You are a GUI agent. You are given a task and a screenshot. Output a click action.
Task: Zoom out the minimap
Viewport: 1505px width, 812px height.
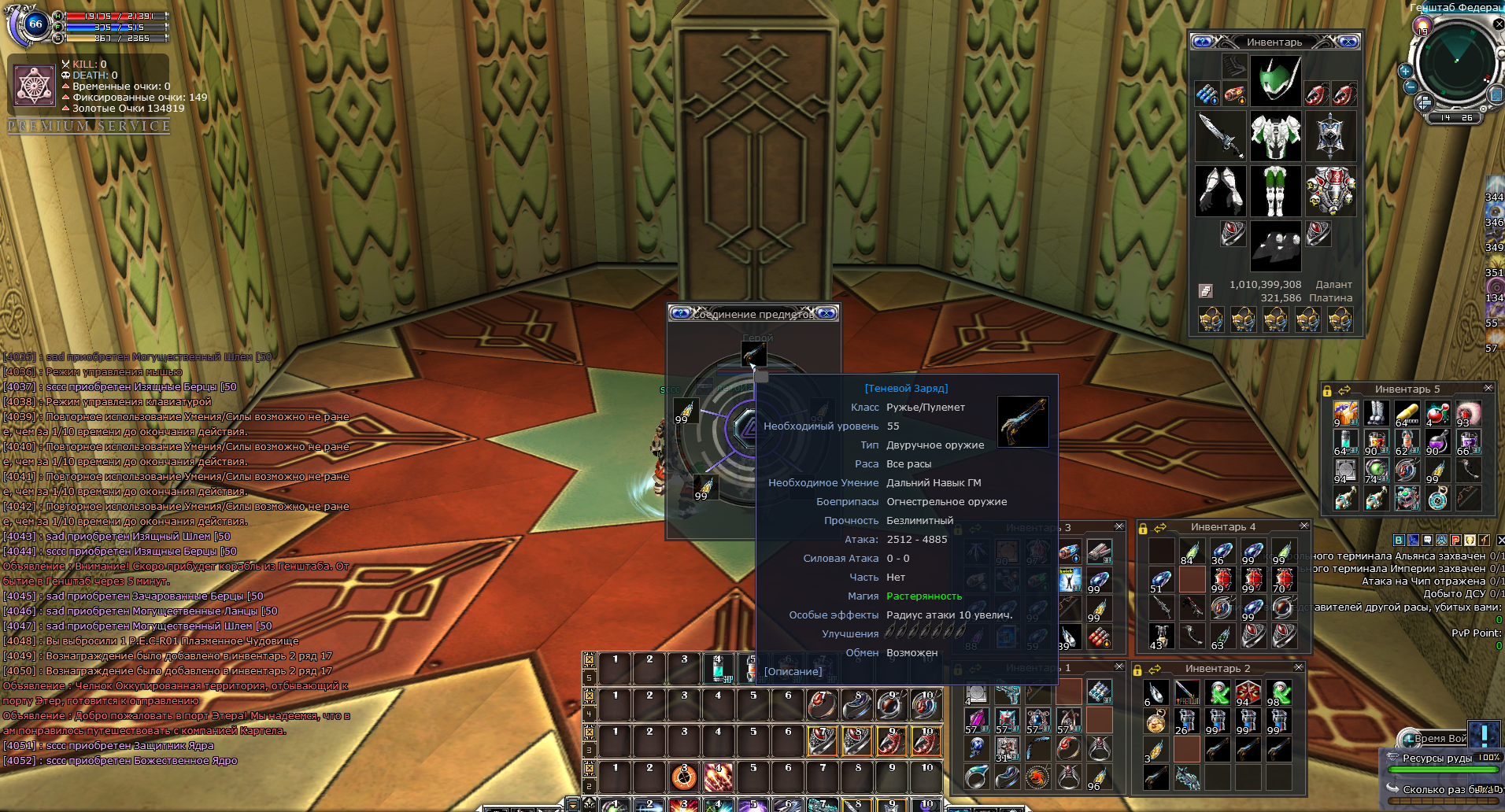click(1411, 87)
